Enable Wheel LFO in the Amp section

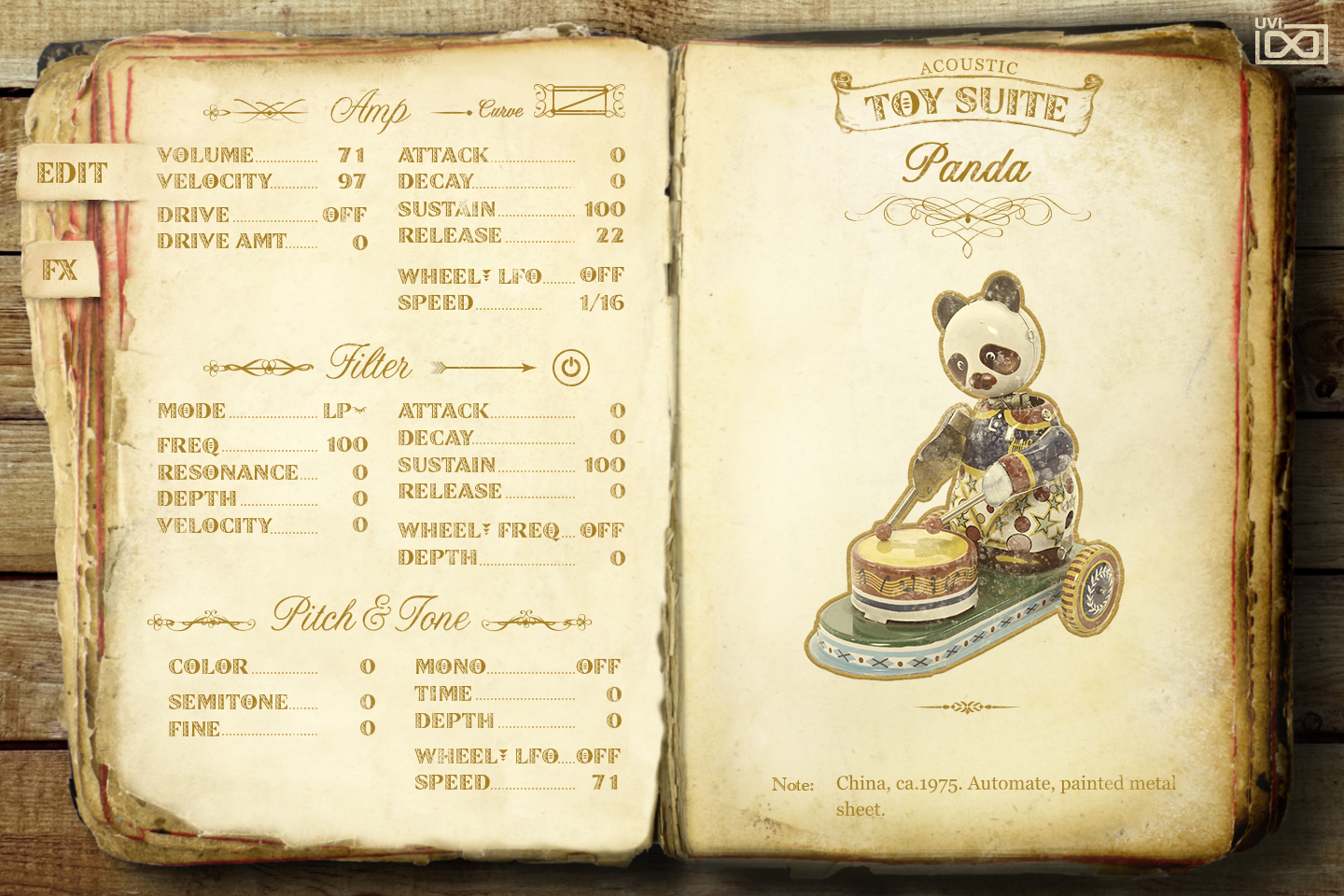click(599, 274)
